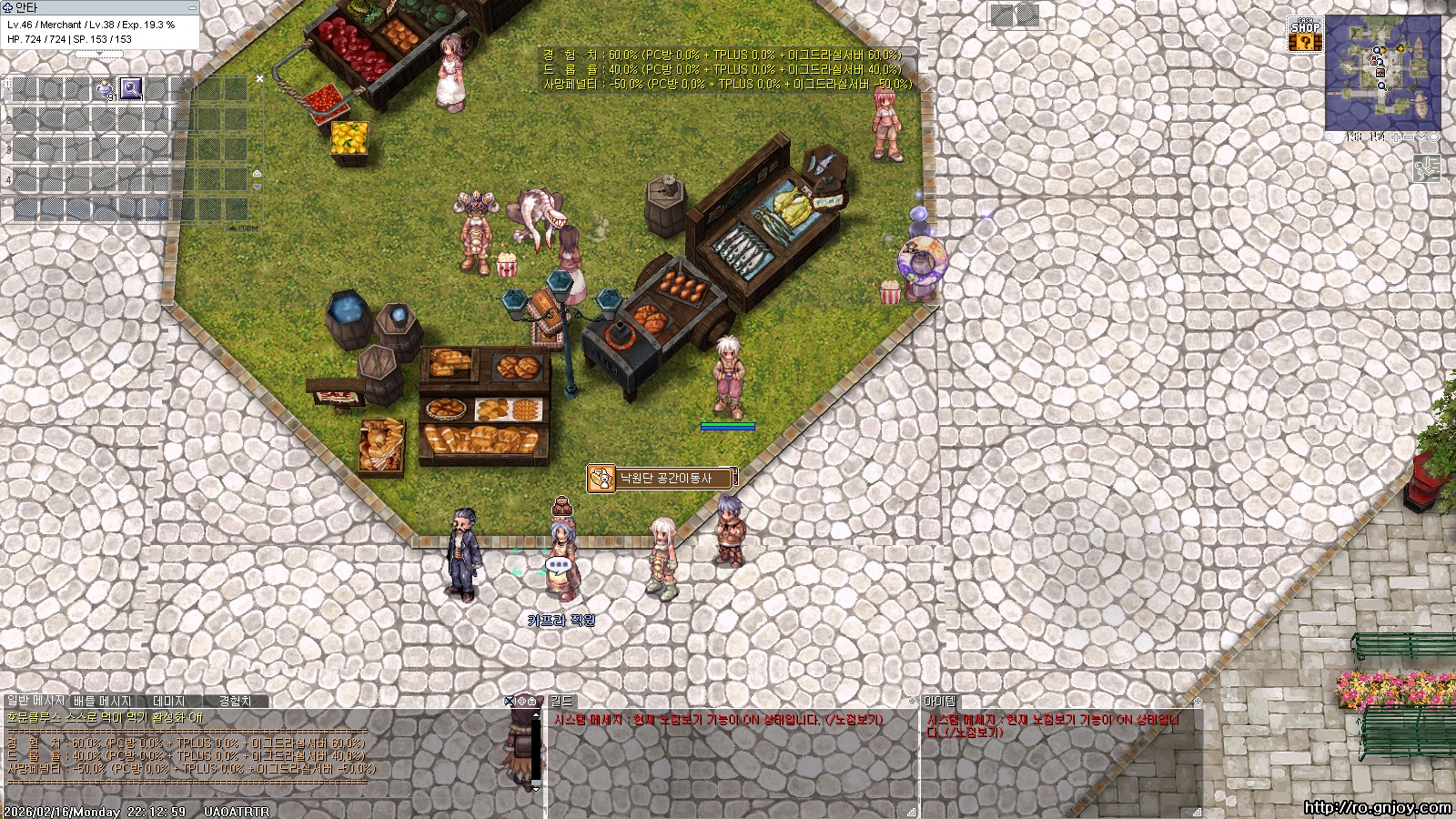Switch to the 배틀 메시지 chat tab
Screen dimensions: 1456x819
(x=102, y=701)
